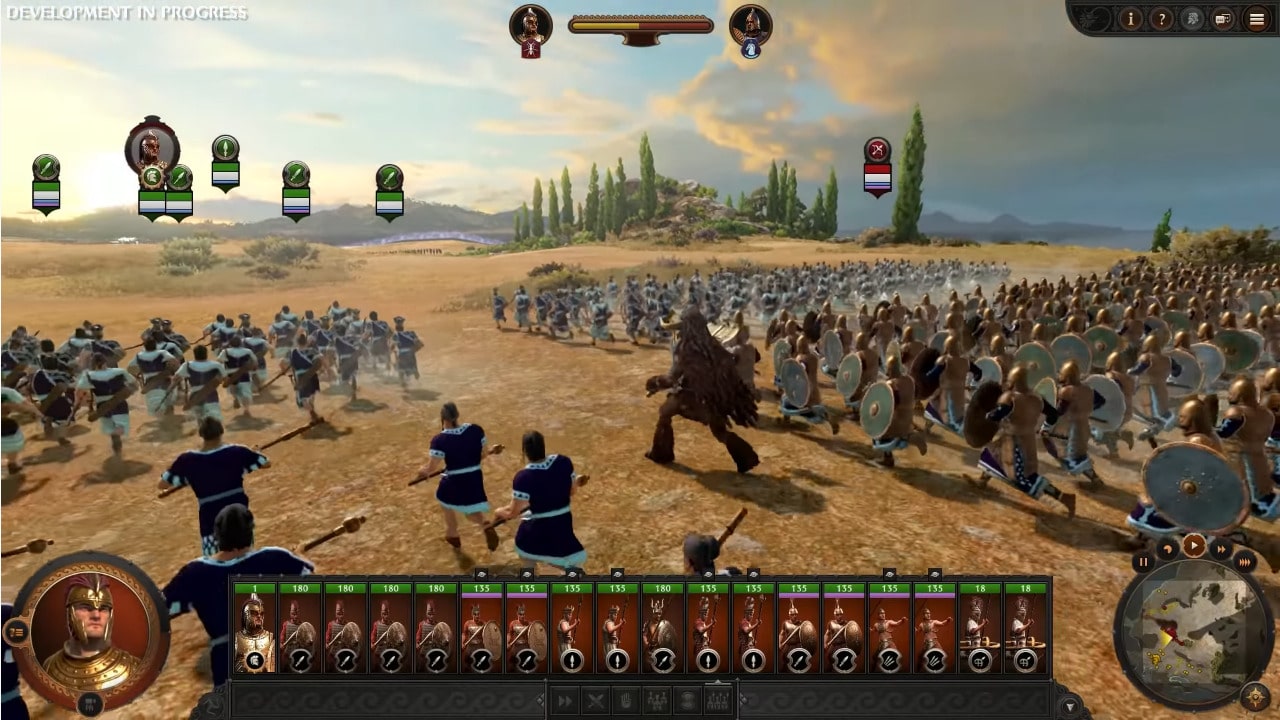1280x720 pixels.
Task: Pause the battle with the pause control
Action: pos(1144,562)
